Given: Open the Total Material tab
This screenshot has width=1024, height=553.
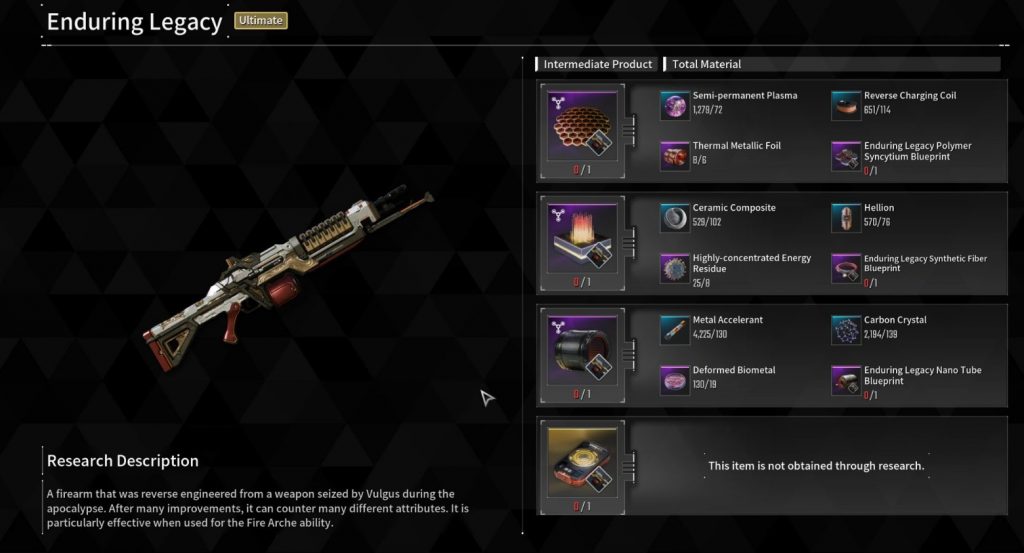Looking at the screenshot, I should 706,64.
